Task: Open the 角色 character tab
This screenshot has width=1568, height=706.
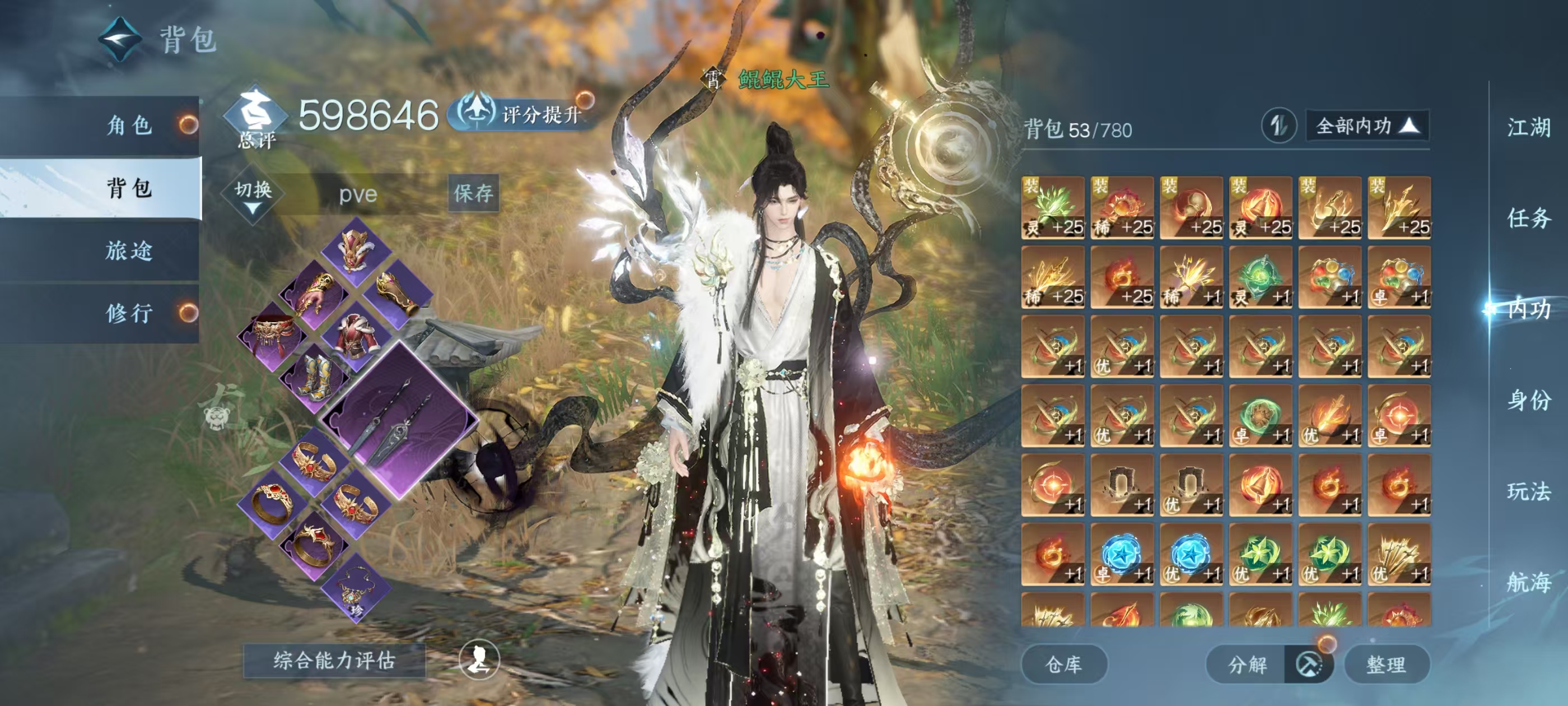Action: (129, 126)
